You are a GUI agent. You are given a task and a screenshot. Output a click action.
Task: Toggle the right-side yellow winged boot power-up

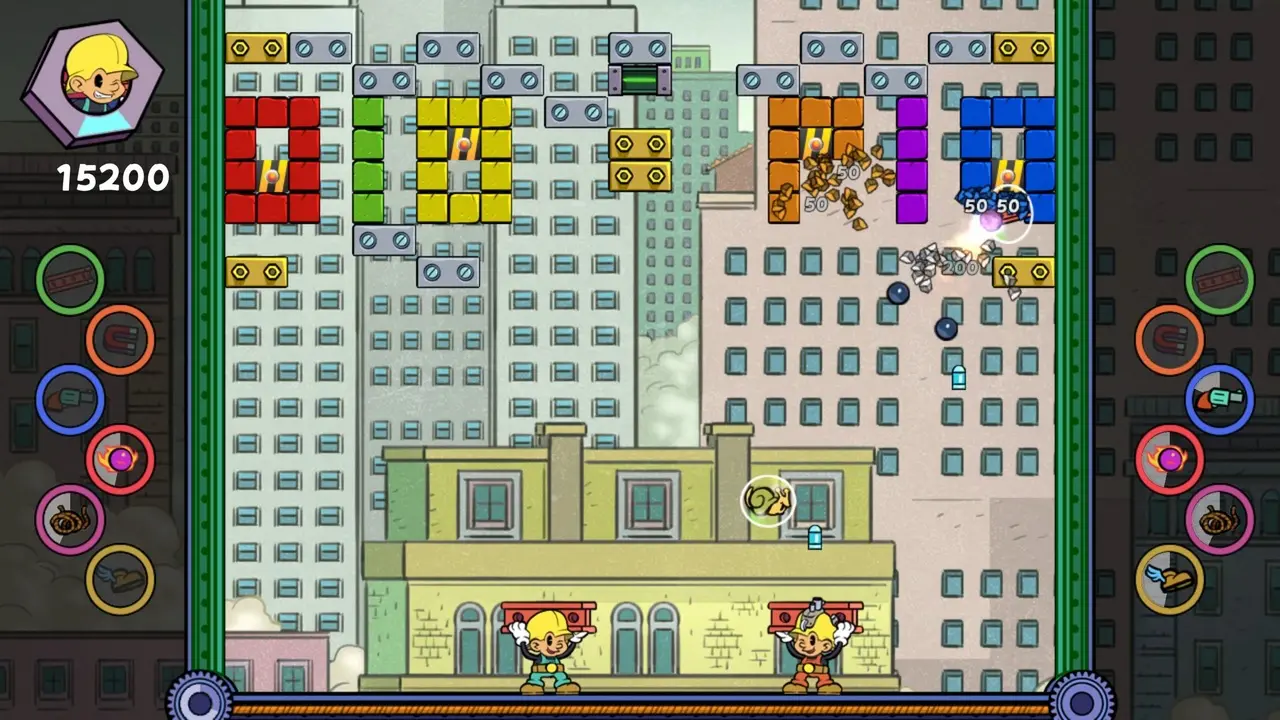(1170, 579)
